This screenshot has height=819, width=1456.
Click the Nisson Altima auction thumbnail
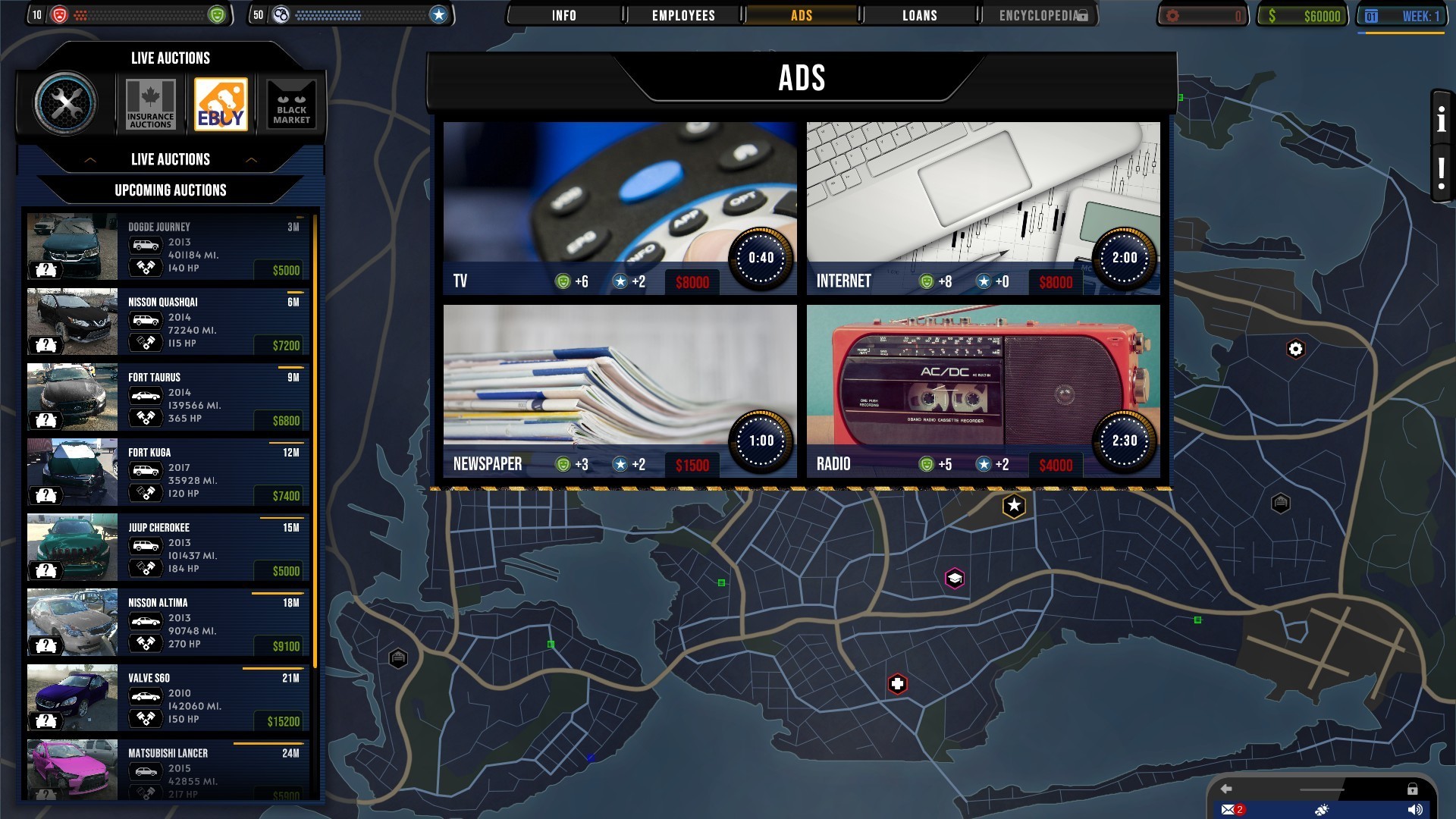[x=72, y=622]
